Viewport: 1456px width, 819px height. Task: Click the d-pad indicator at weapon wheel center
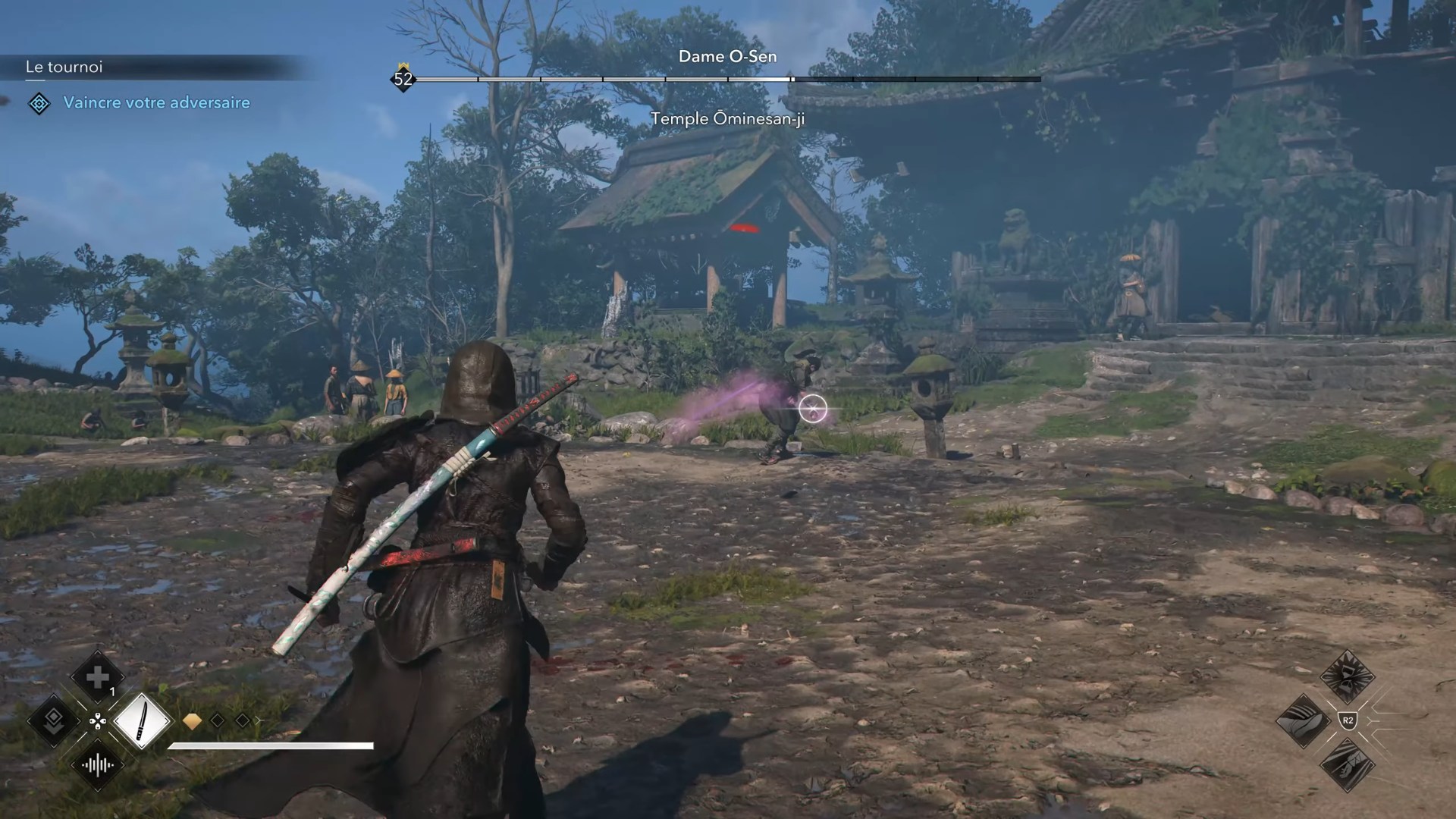coord(98,722)
